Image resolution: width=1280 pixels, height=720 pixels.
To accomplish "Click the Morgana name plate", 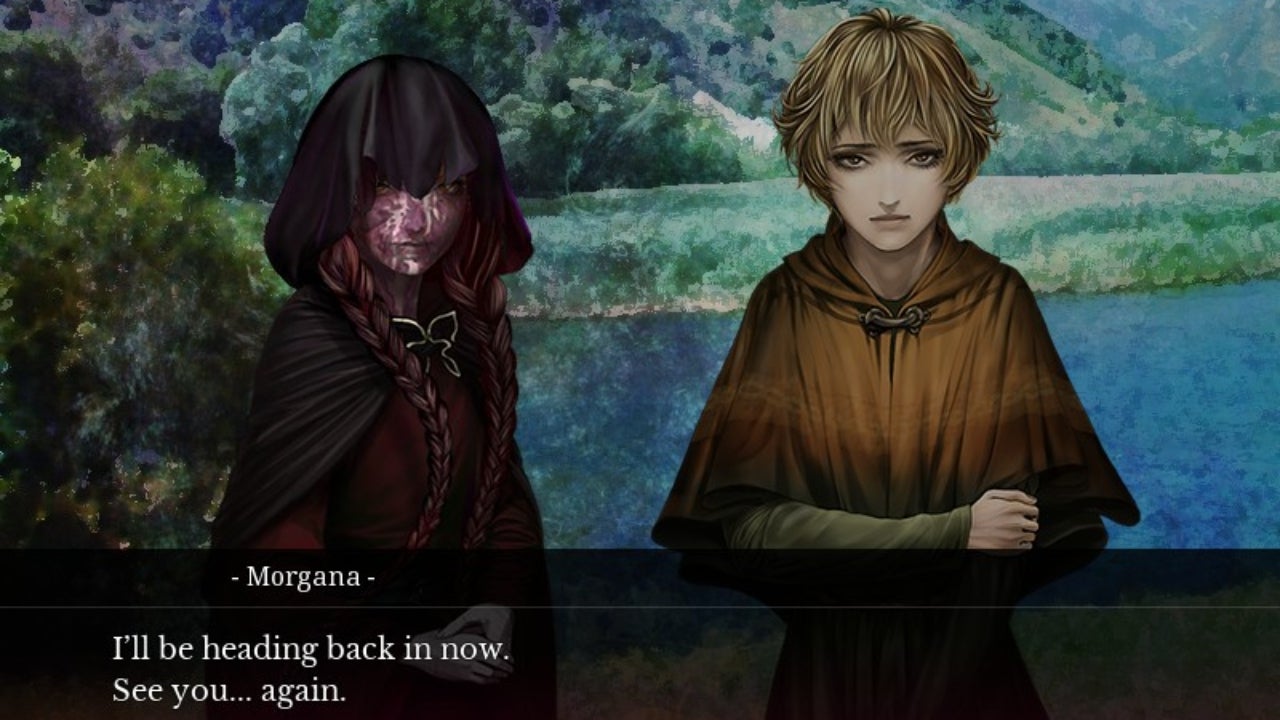I will point(302,576).
